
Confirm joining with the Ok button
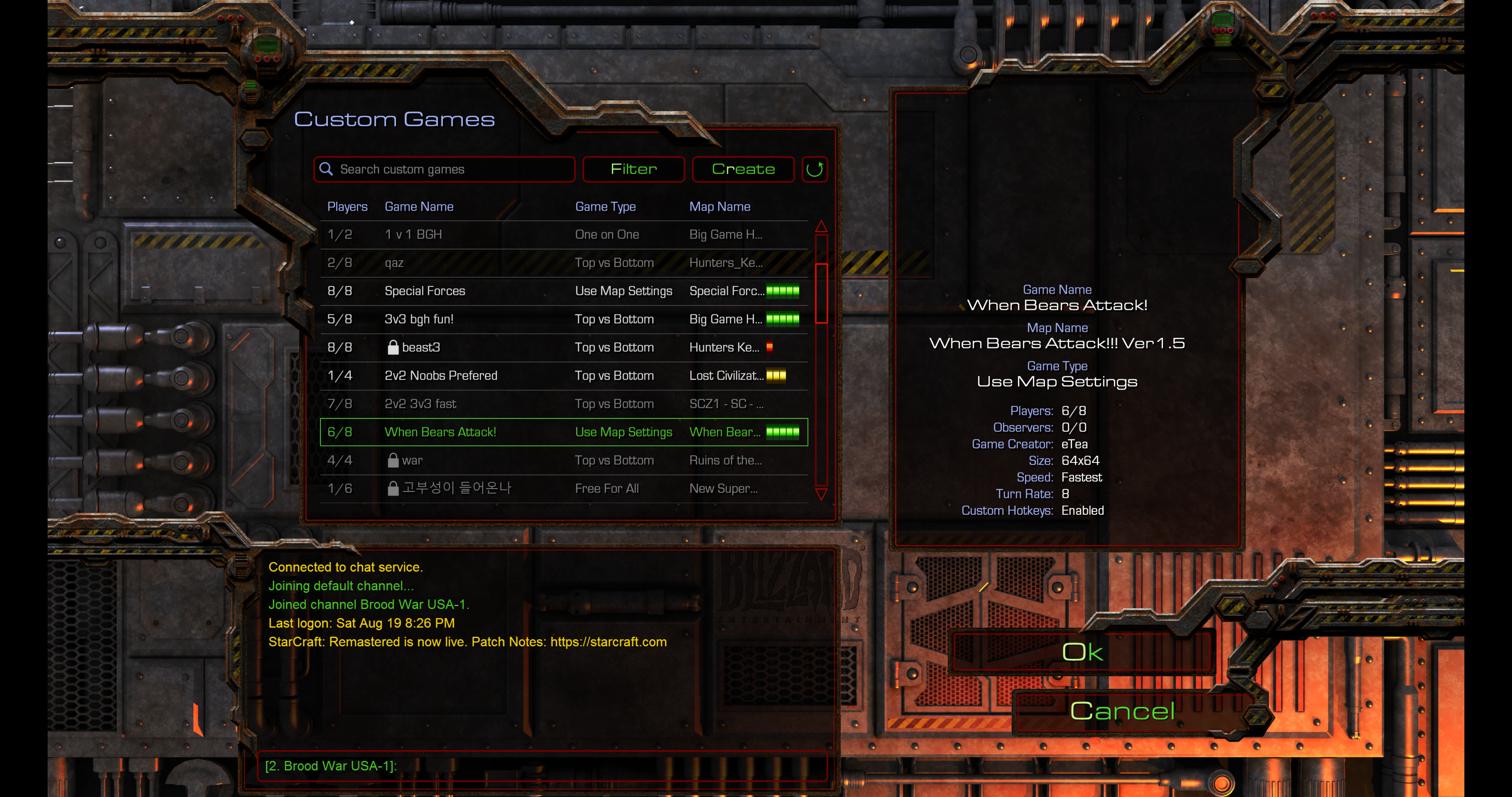(x=1082, y=652)
